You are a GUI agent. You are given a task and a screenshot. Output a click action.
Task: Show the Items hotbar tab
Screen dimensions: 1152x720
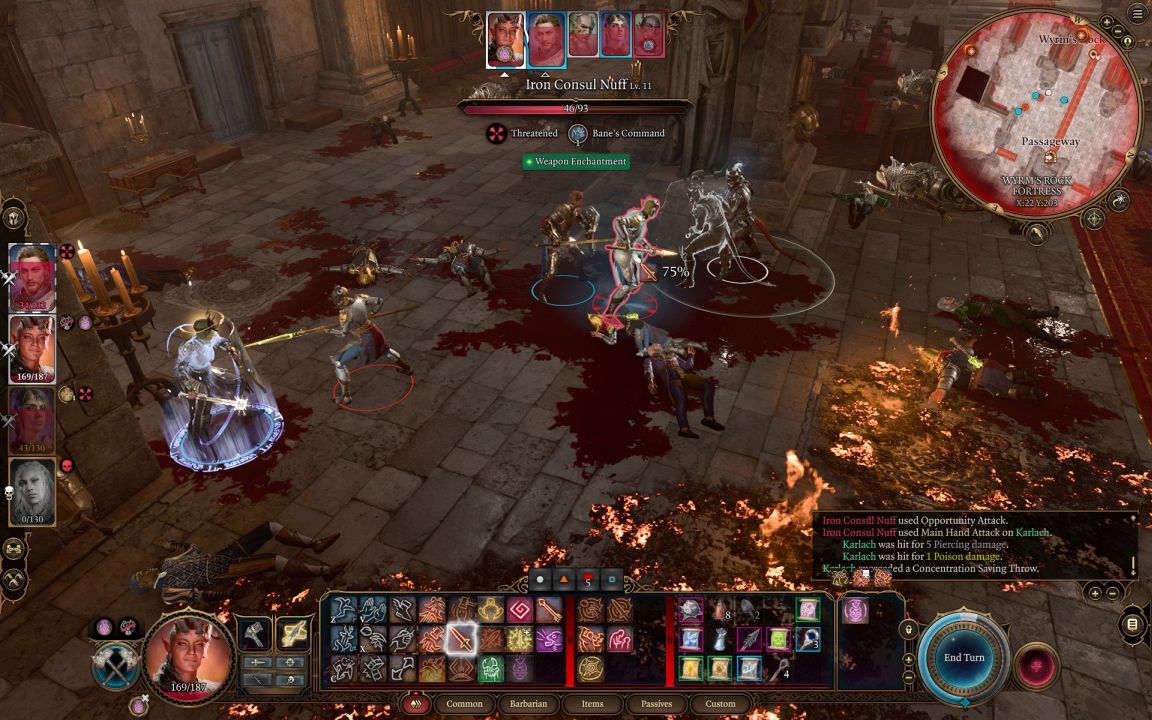click(592, 704)
